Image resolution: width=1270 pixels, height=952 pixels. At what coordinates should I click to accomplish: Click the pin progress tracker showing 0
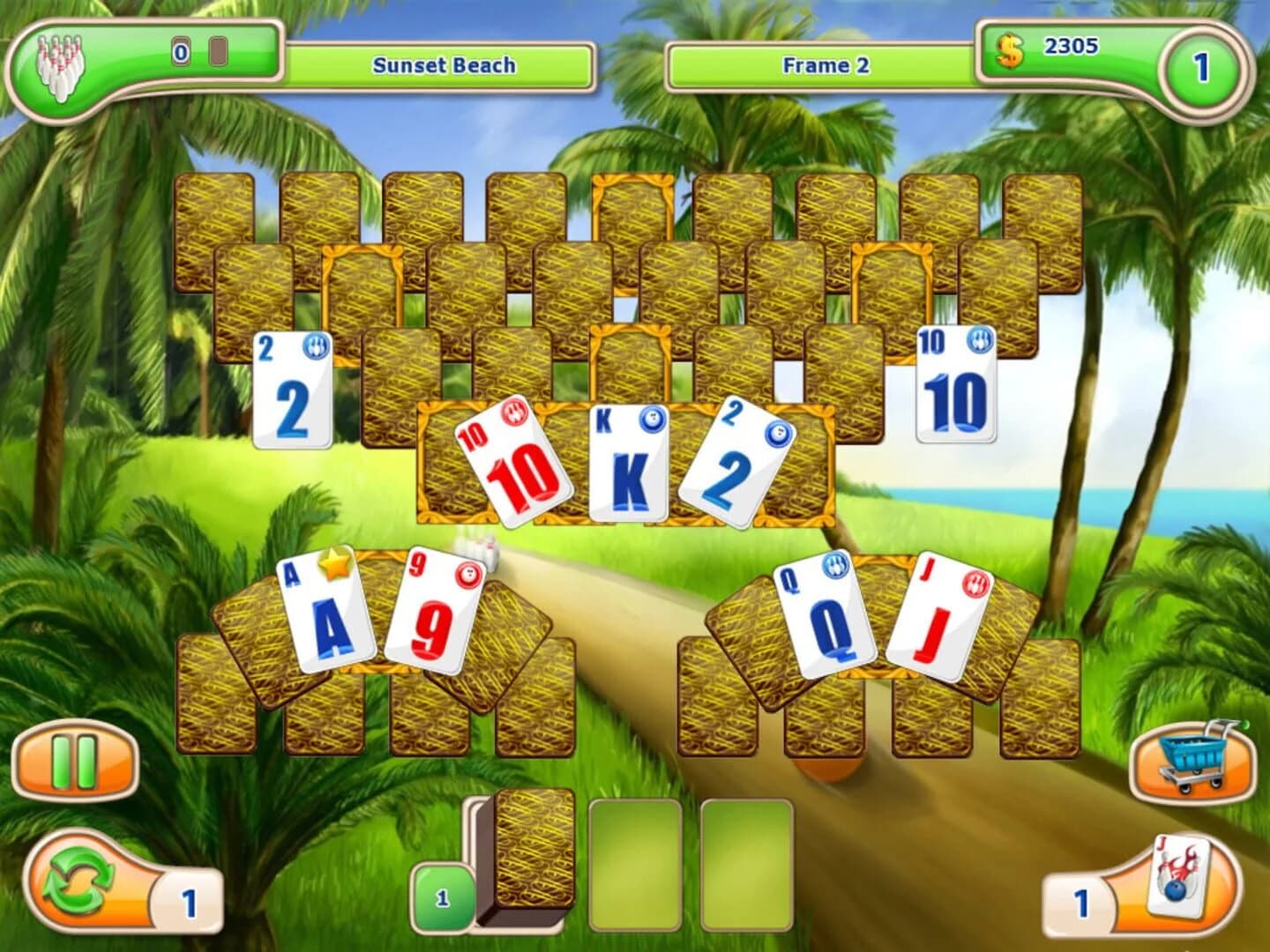pyautogui.click(x=179, y=50)
